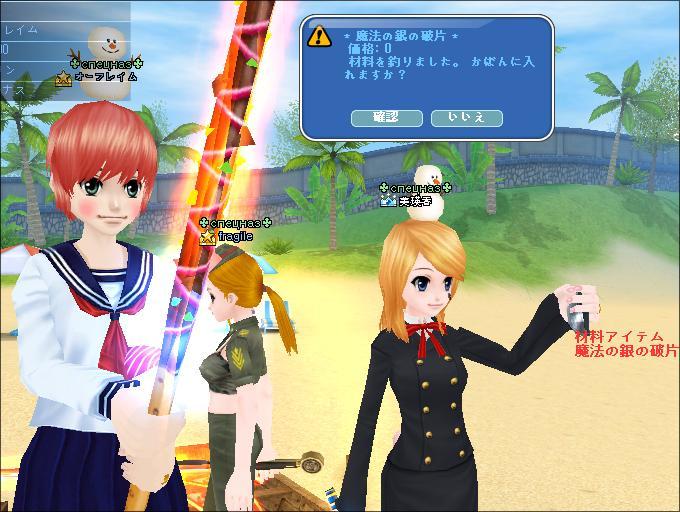Confirm with the 確認 button

386,118
